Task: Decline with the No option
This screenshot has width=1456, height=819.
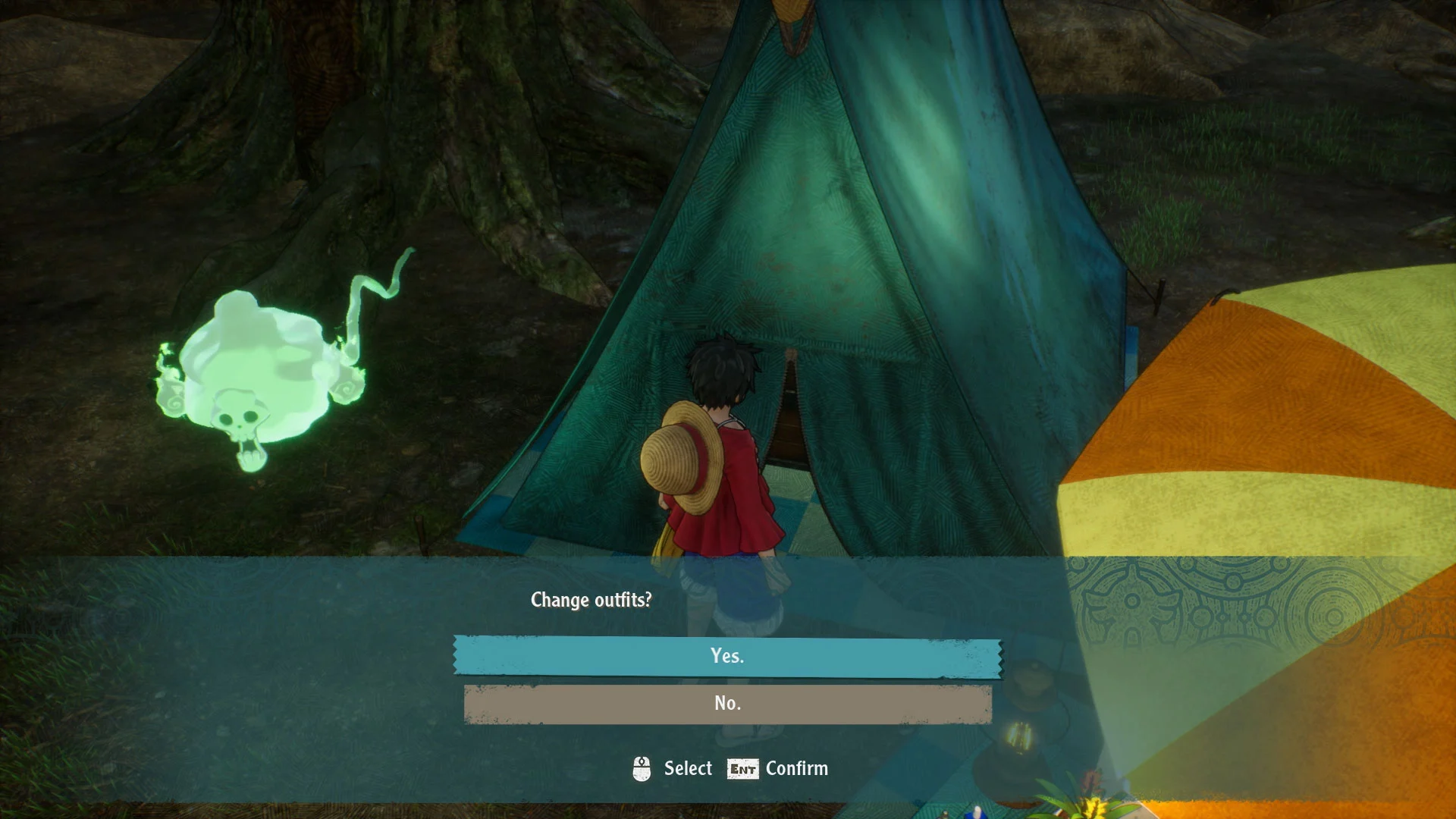Action: click(727, 704)
